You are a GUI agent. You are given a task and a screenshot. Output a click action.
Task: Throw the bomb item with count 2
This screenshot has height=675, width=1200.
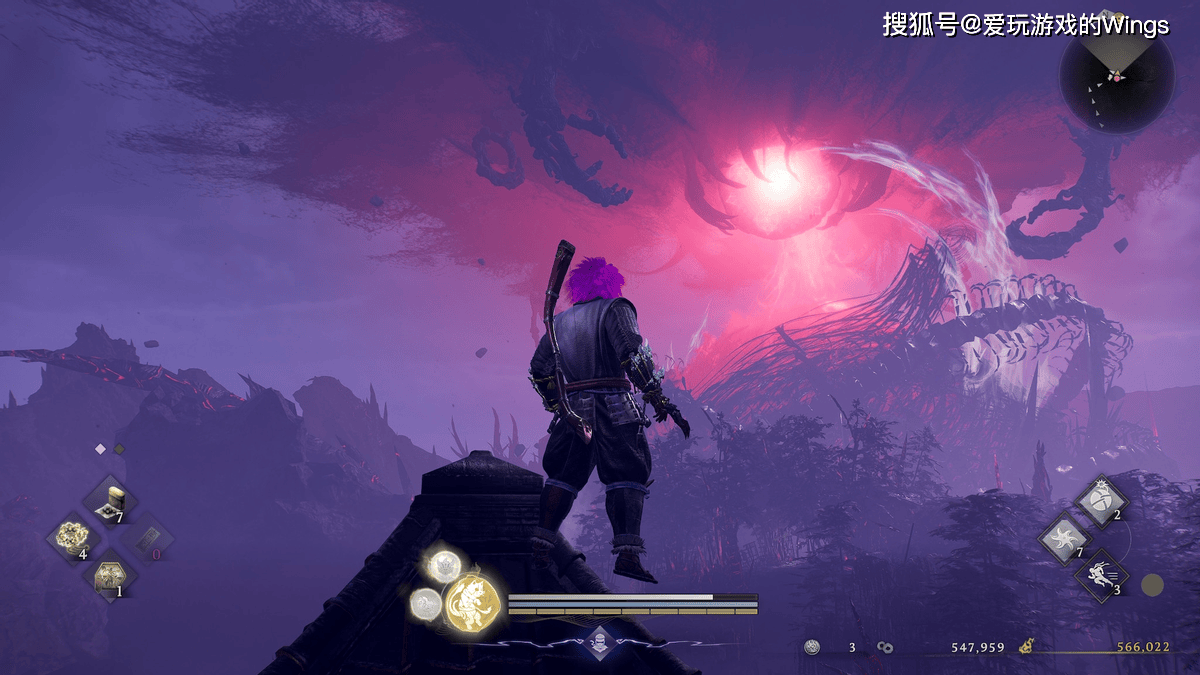point(1101,501)
